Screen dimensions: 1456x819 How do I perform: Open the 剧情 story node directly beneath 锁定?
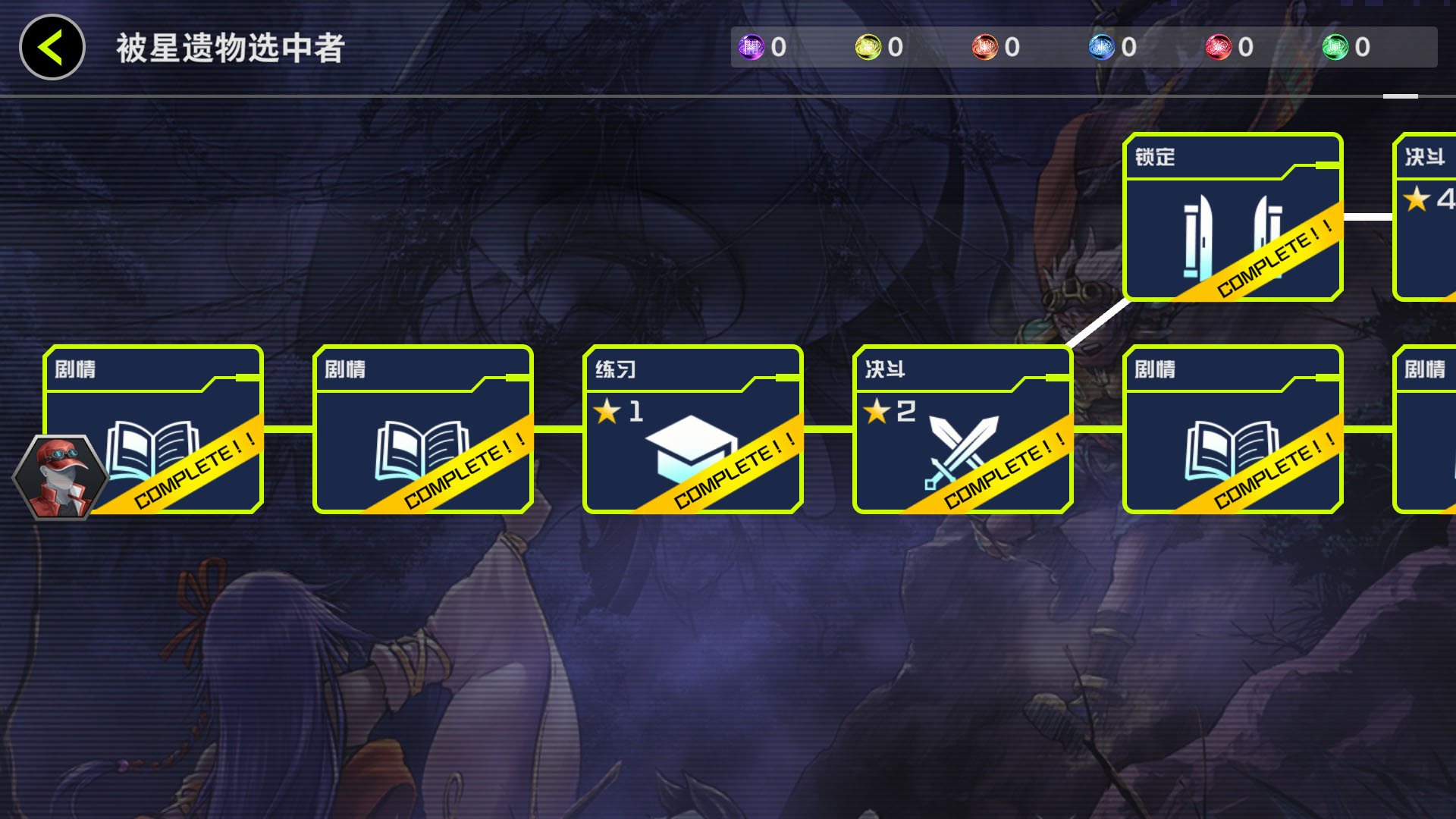pyautogui.click(x=1232, y=430)
